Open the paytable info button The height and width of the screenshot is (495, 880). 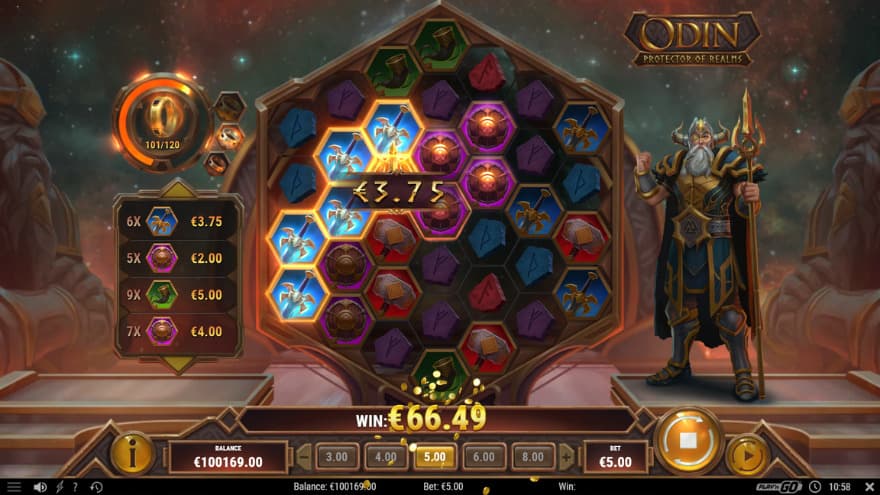coord(132,454)
